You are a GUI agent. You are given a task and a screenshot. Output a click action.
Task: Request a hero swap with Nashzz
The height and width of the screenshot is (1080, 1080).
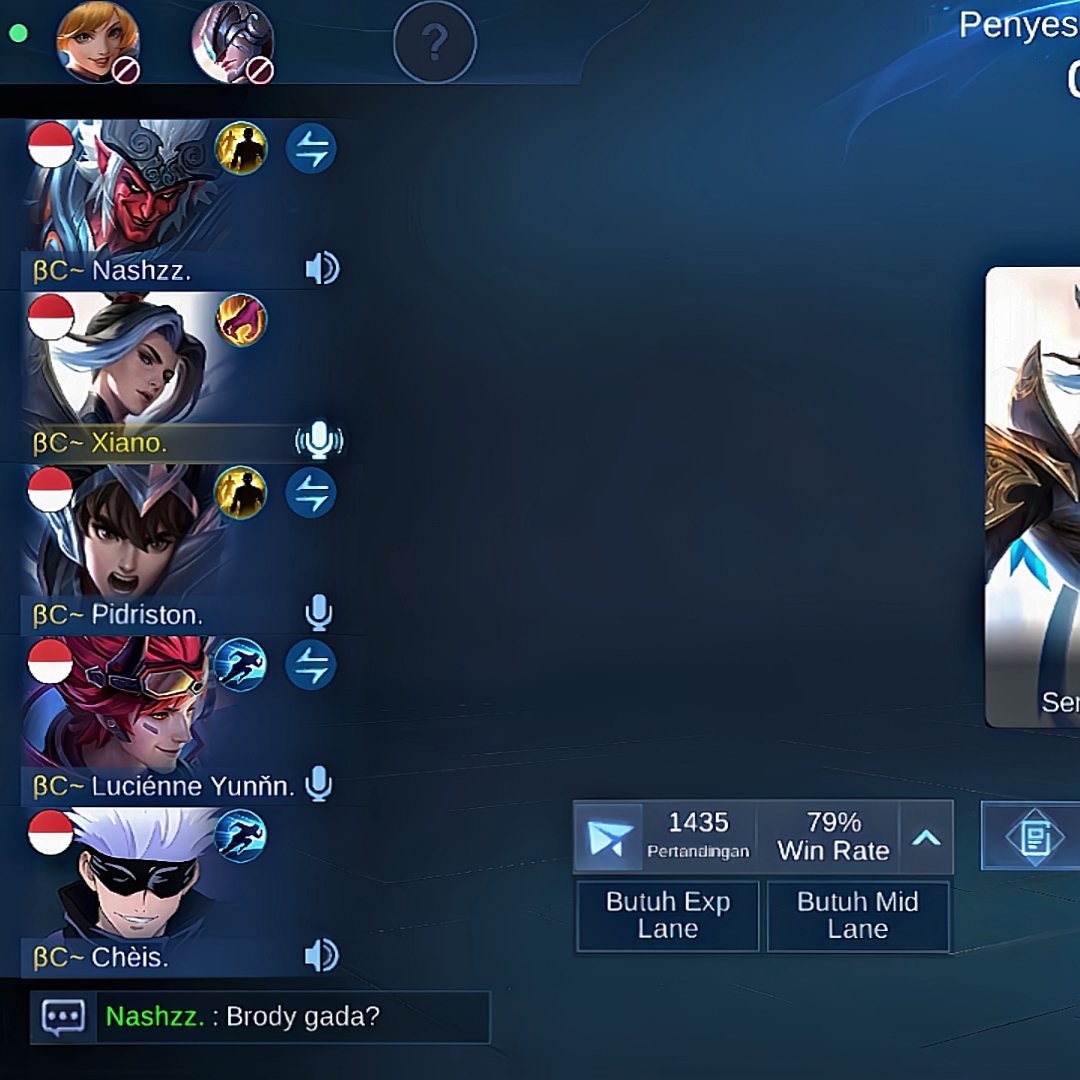311,149
